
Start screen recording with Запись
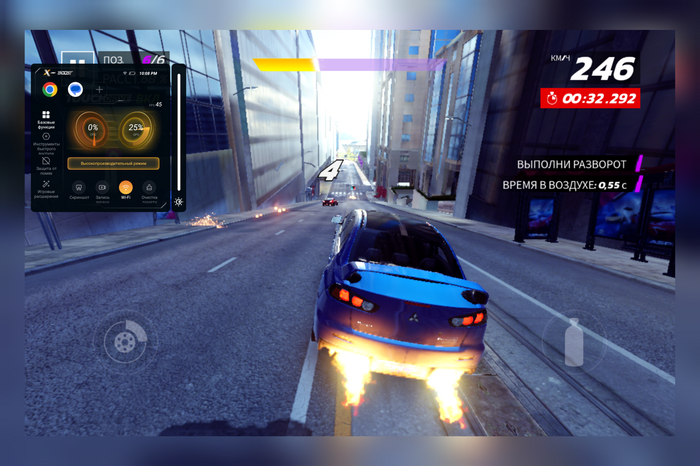point(102,188)
